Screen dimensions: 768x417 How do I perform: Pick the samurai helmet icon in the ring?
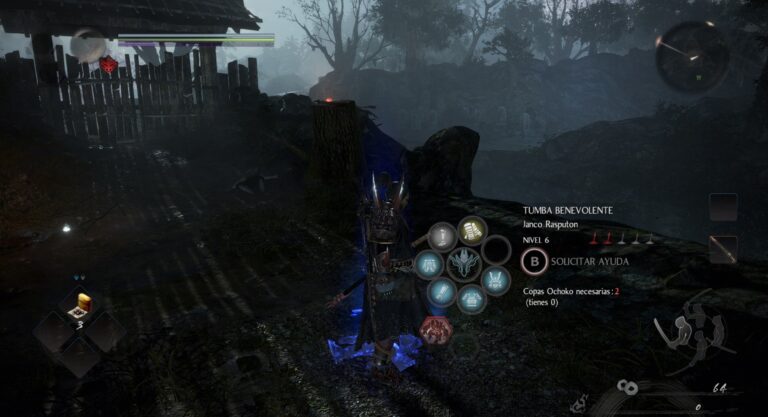[496, 281]
